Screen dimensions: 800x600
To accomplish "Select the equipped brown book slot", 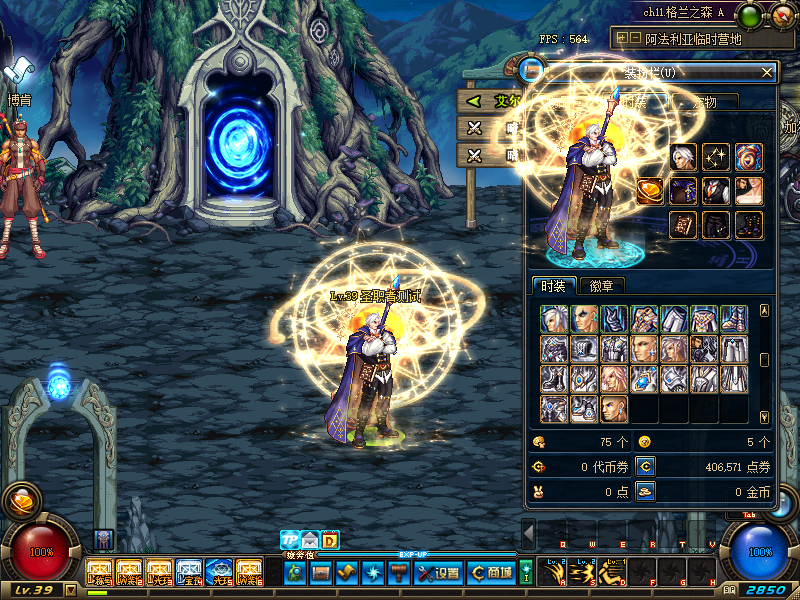I will tap(683, 225).
